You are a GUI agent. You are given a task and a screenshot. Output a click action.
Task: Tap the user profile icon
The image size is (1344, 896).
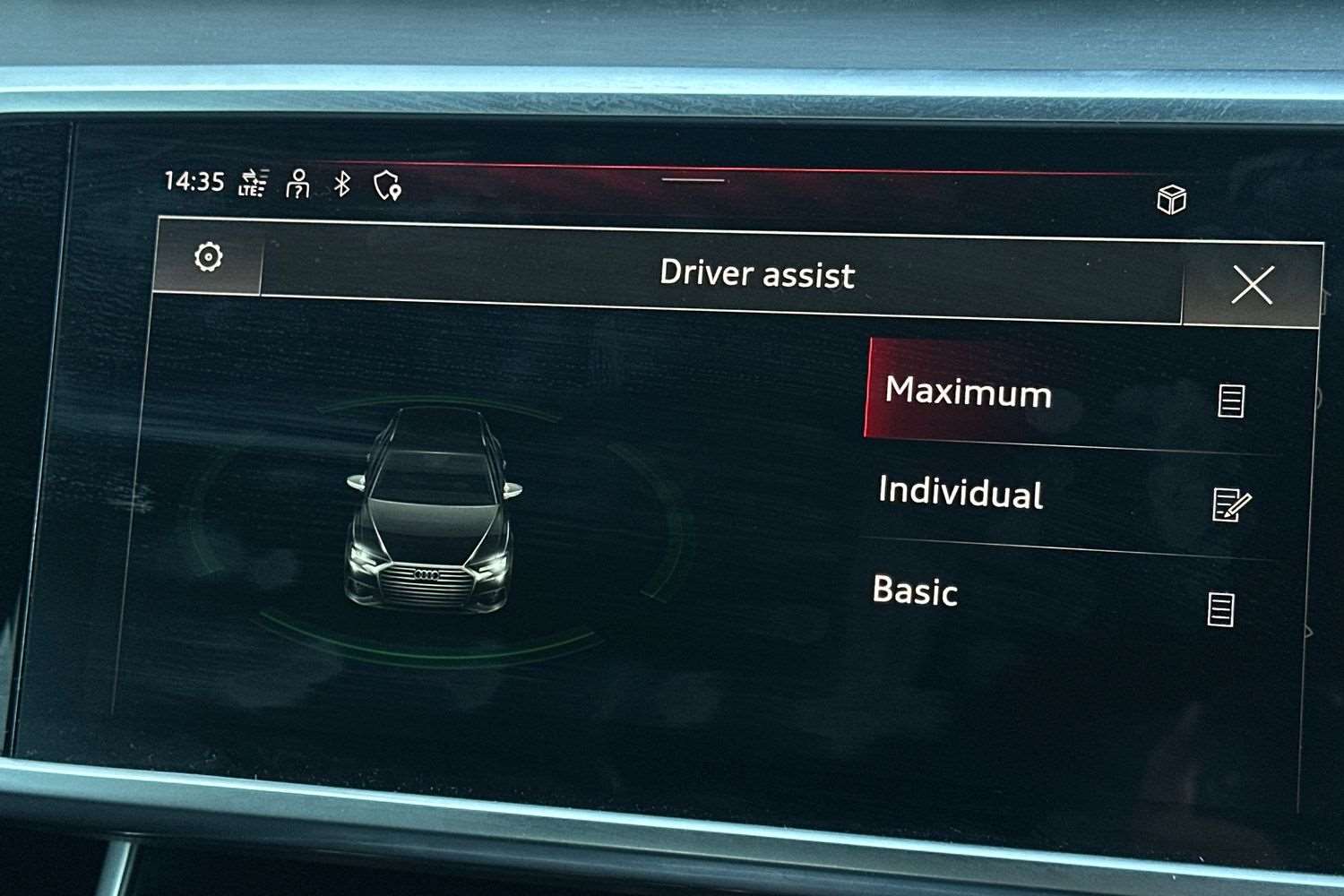(298, 184)
